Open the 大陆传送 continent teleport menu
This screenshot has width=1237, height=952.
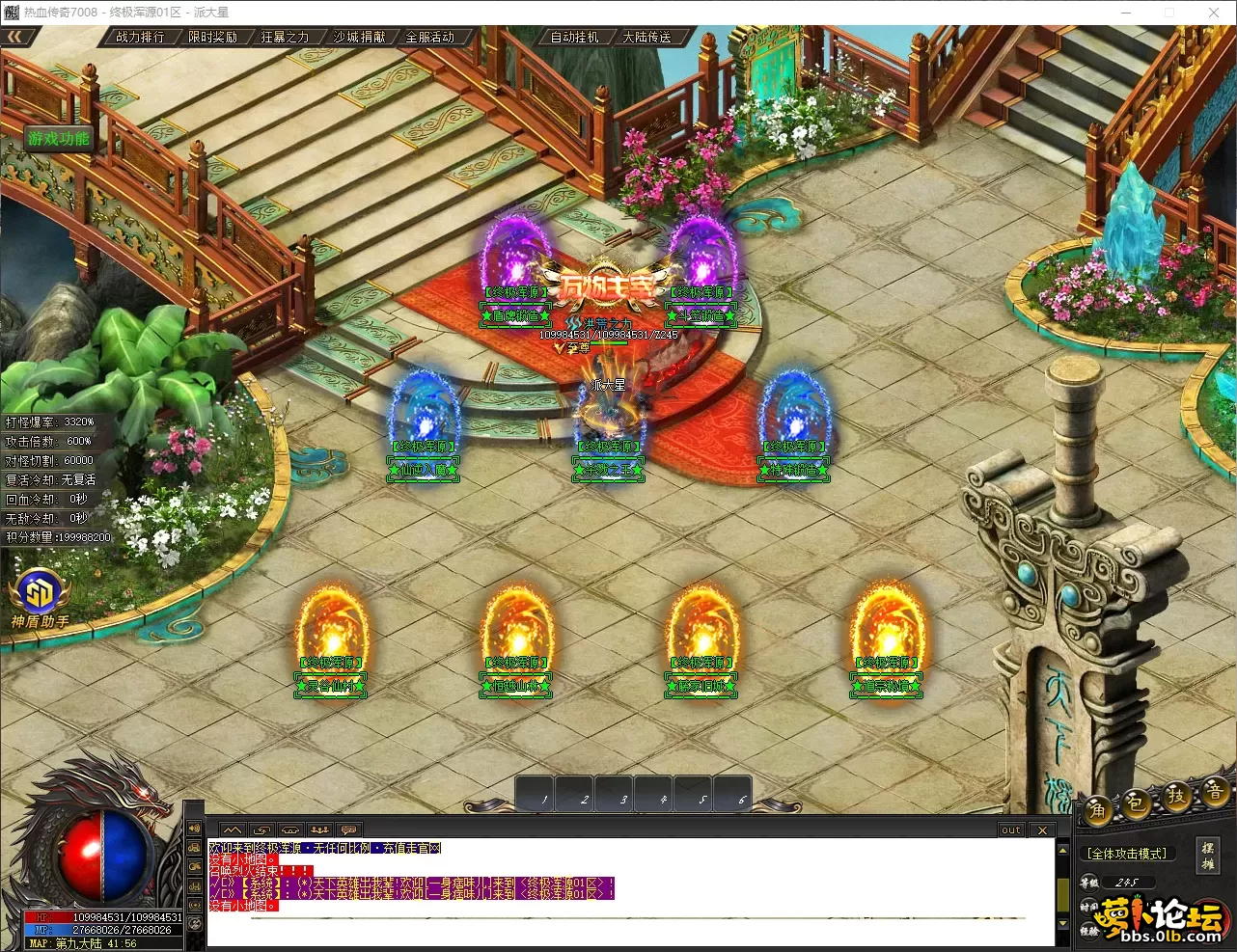646,38
